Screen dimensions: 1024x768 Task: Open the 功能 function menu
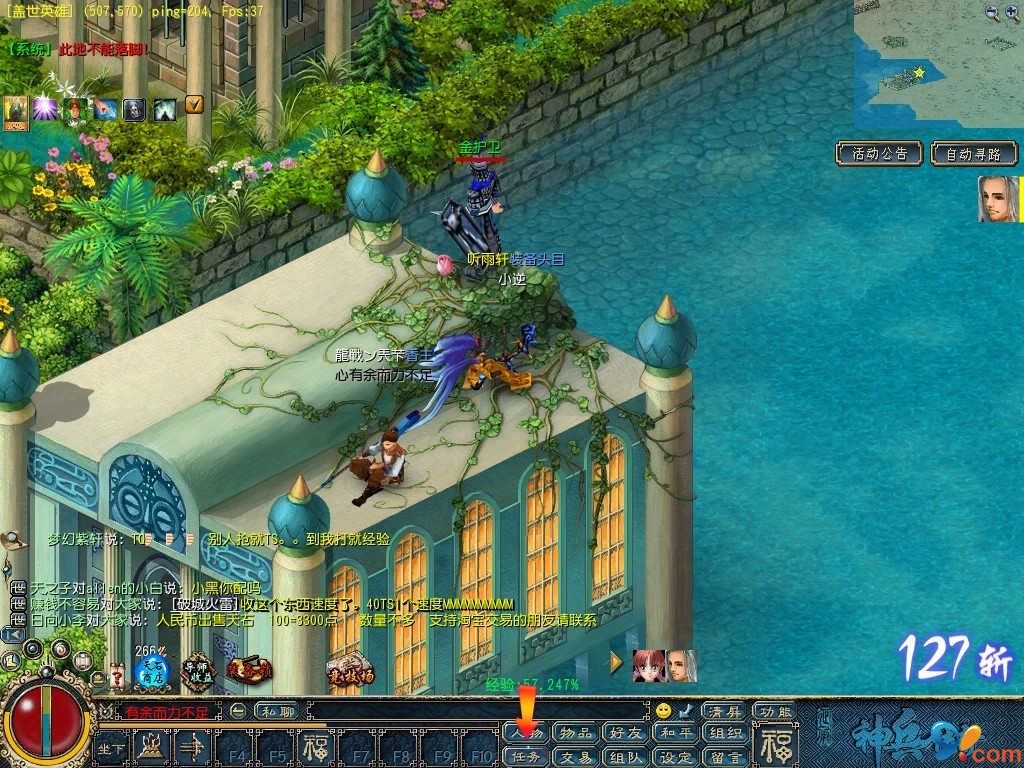coord(775,711)
